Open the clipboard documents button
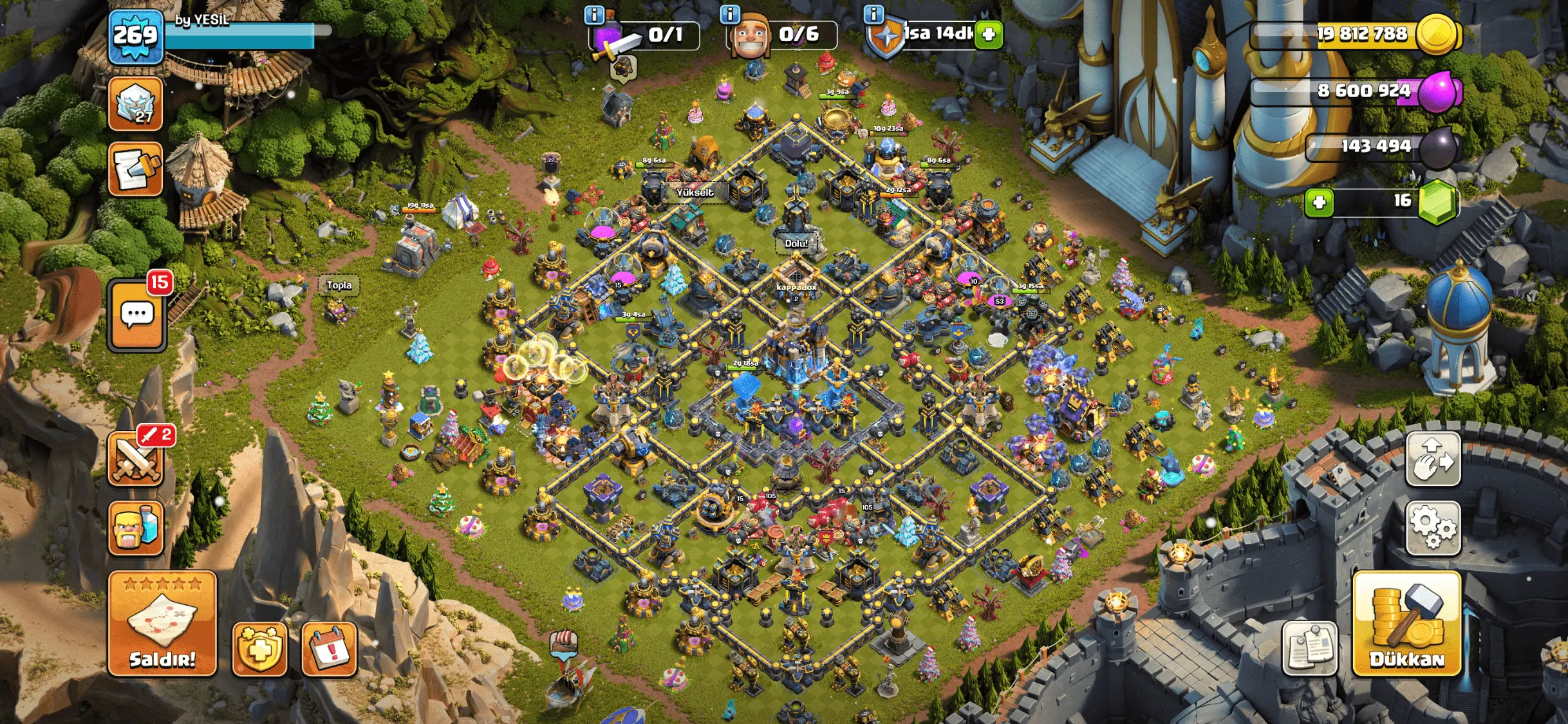1568x724 pixels. [1309, 649]
